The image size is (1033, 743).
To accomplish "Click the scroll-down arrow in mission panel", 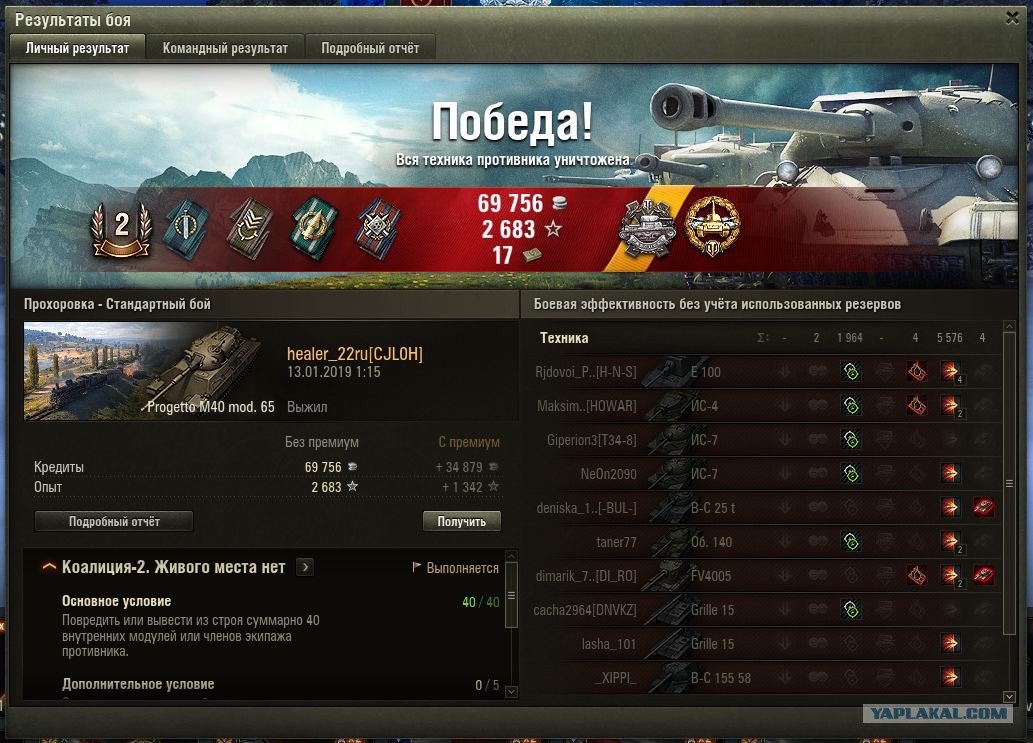I will pyautogui.click(x=511, y=689).
